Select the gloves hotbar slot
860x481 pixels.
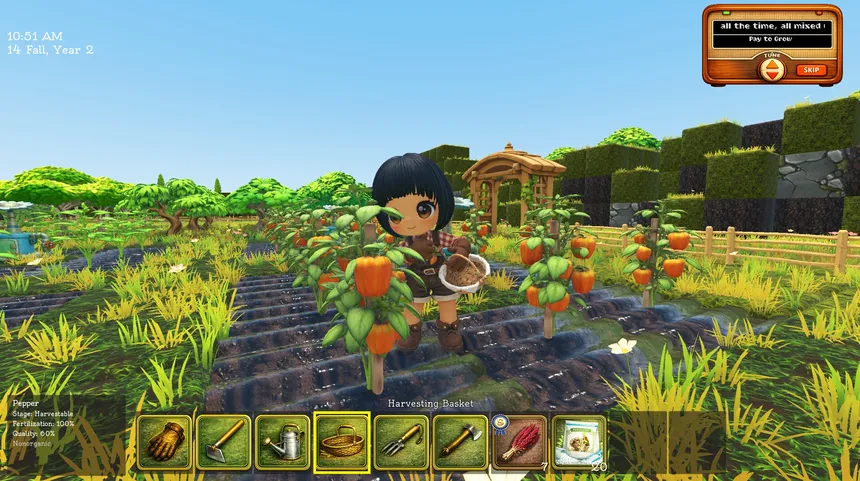click(164, 442)
